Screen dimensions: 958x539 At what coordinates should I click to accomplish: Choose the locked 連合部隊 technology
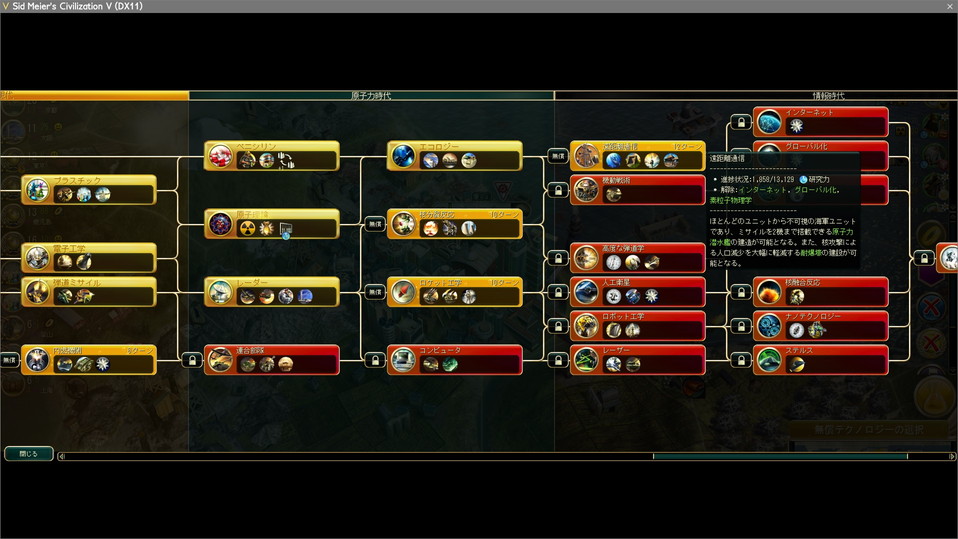(x=272, y=359)
